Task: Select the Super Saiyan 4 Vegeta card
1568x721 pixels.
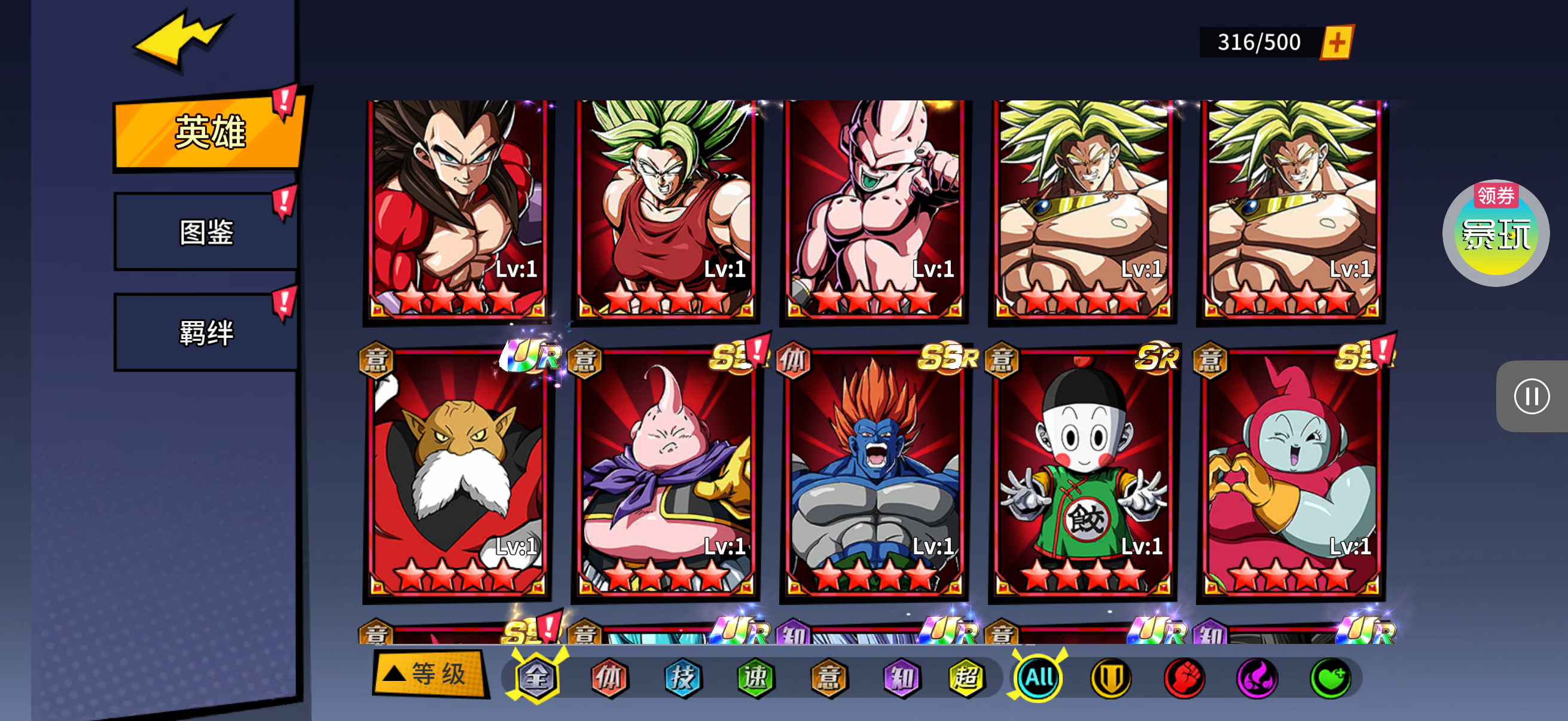Action: [x=457, y=209]
